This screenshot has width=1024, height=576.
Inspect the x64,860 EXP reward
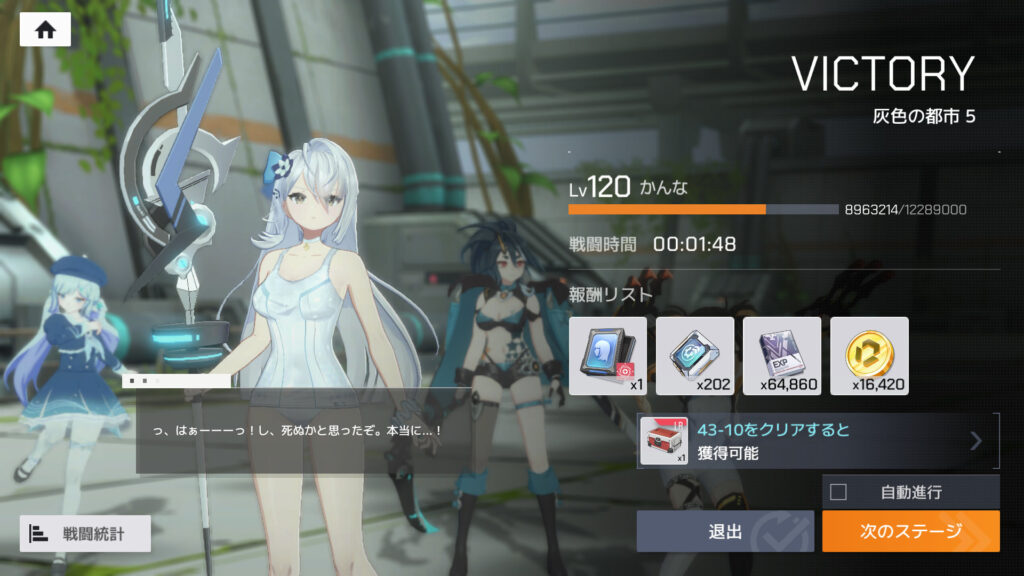(782, 356)
